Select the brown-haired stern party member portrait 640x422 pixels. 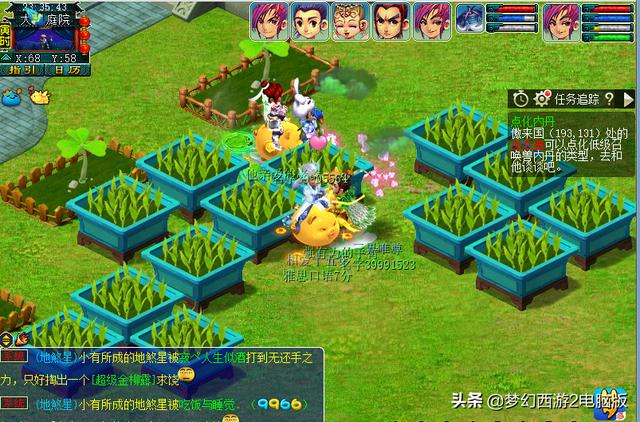click(390, 21)
